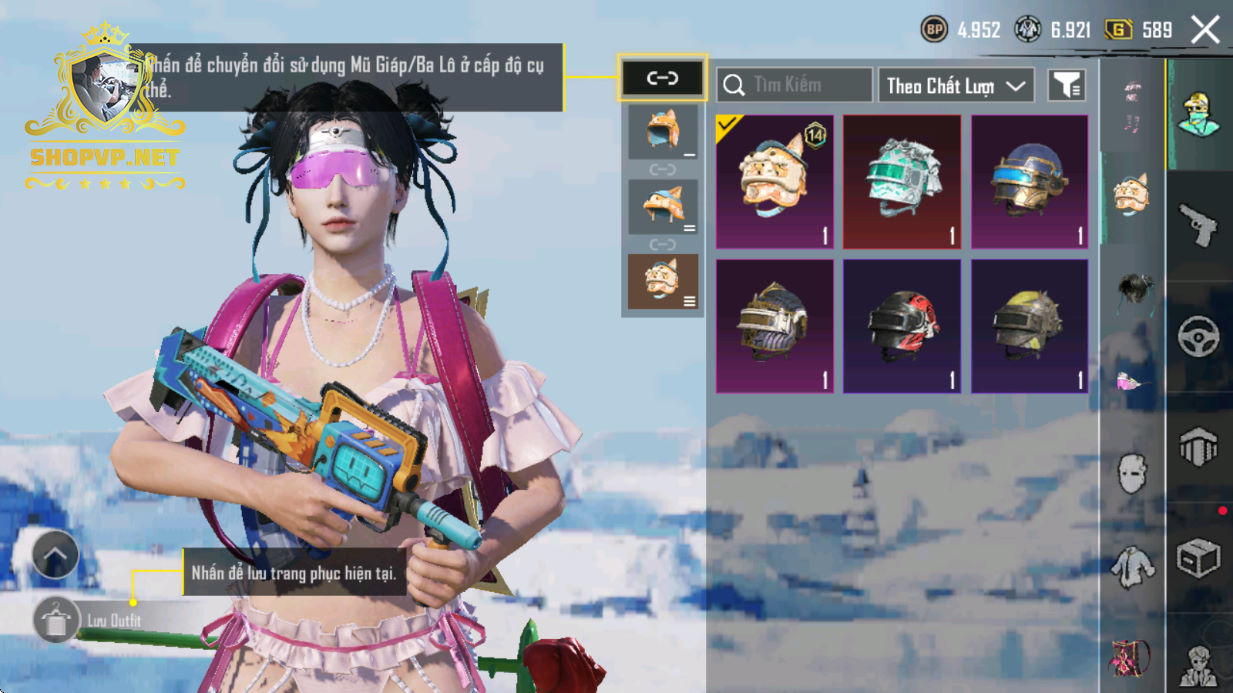
Task: Switch to the pistol weapons tab
Action: tap(1198, 225)
